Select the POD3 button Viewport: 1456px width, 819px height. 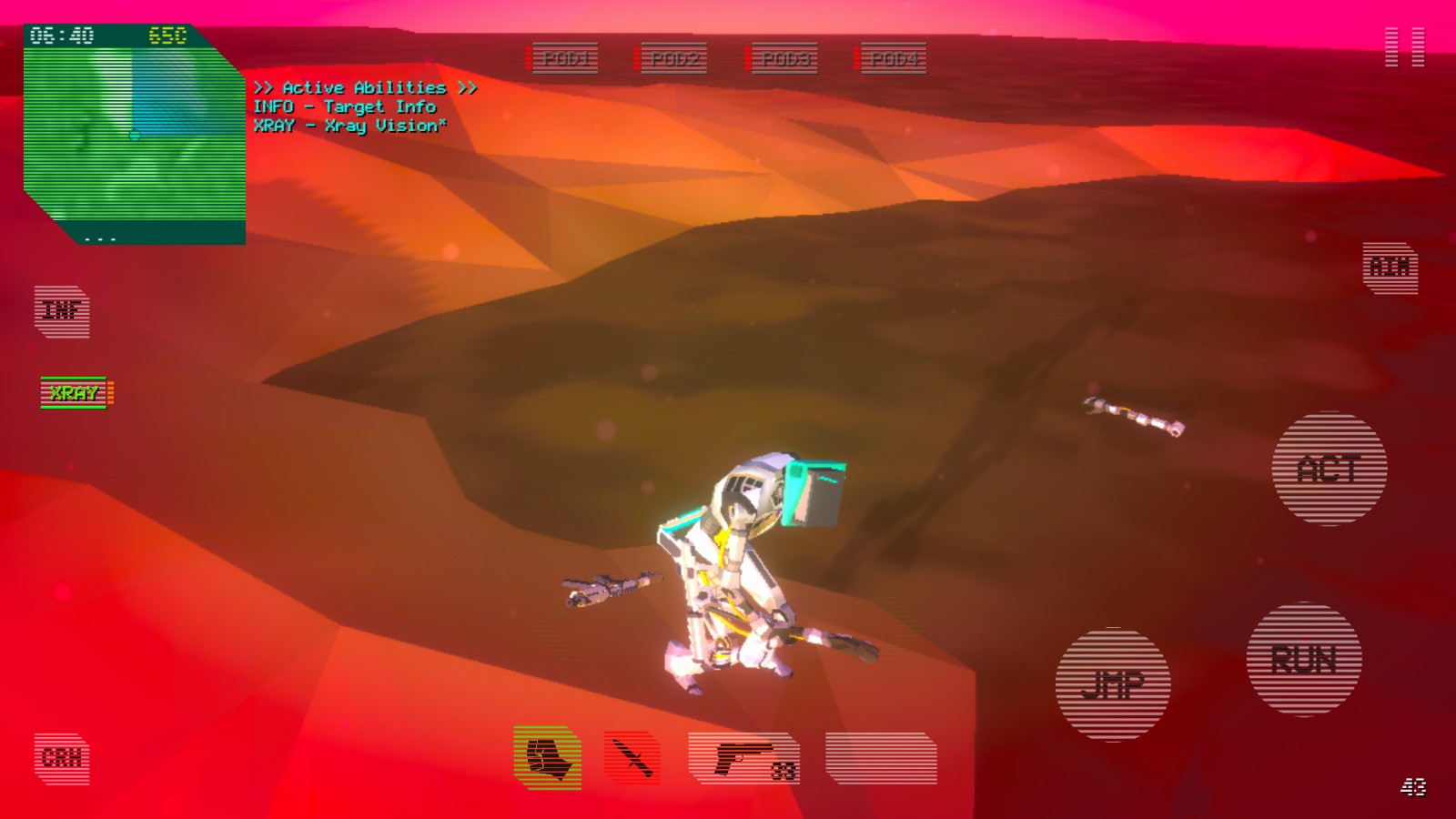click(x=784, y=59)
